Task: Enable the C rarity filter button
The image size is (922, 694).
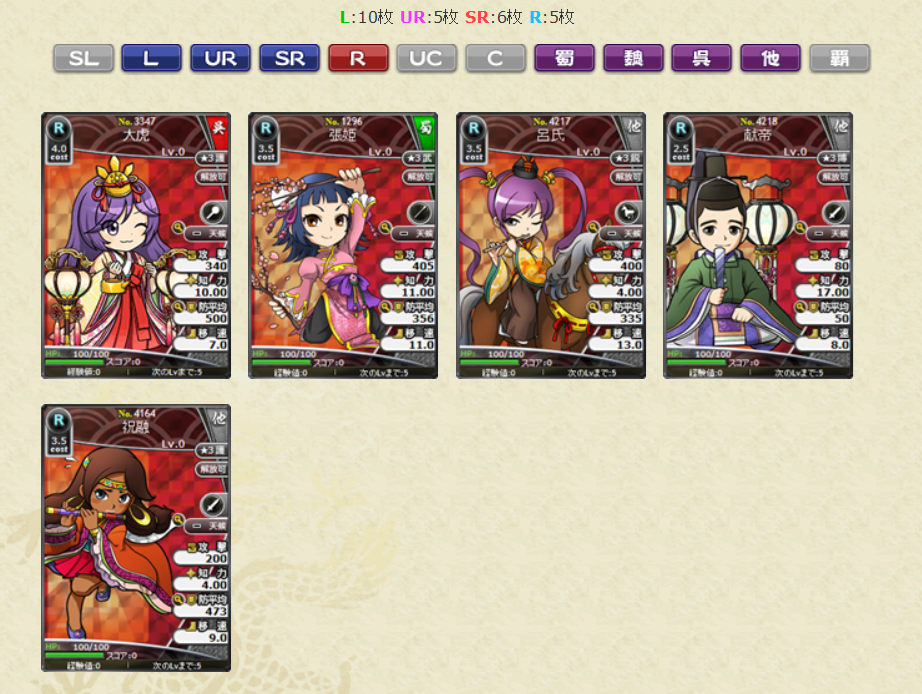Action: (495, 59)
